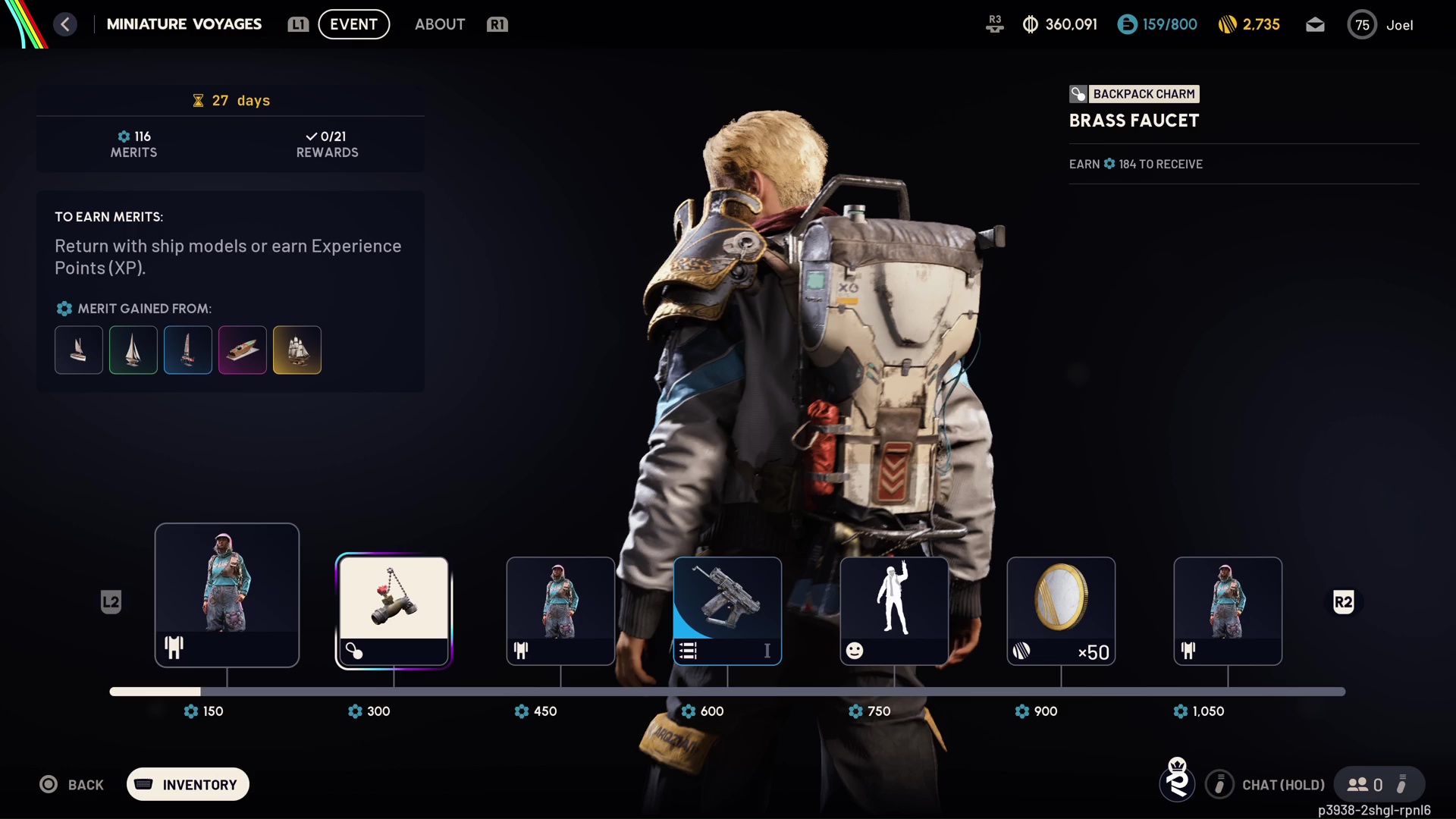Click the back arrow navigation icon
Screen dimensions: 1456x819
tap(65, 24)
